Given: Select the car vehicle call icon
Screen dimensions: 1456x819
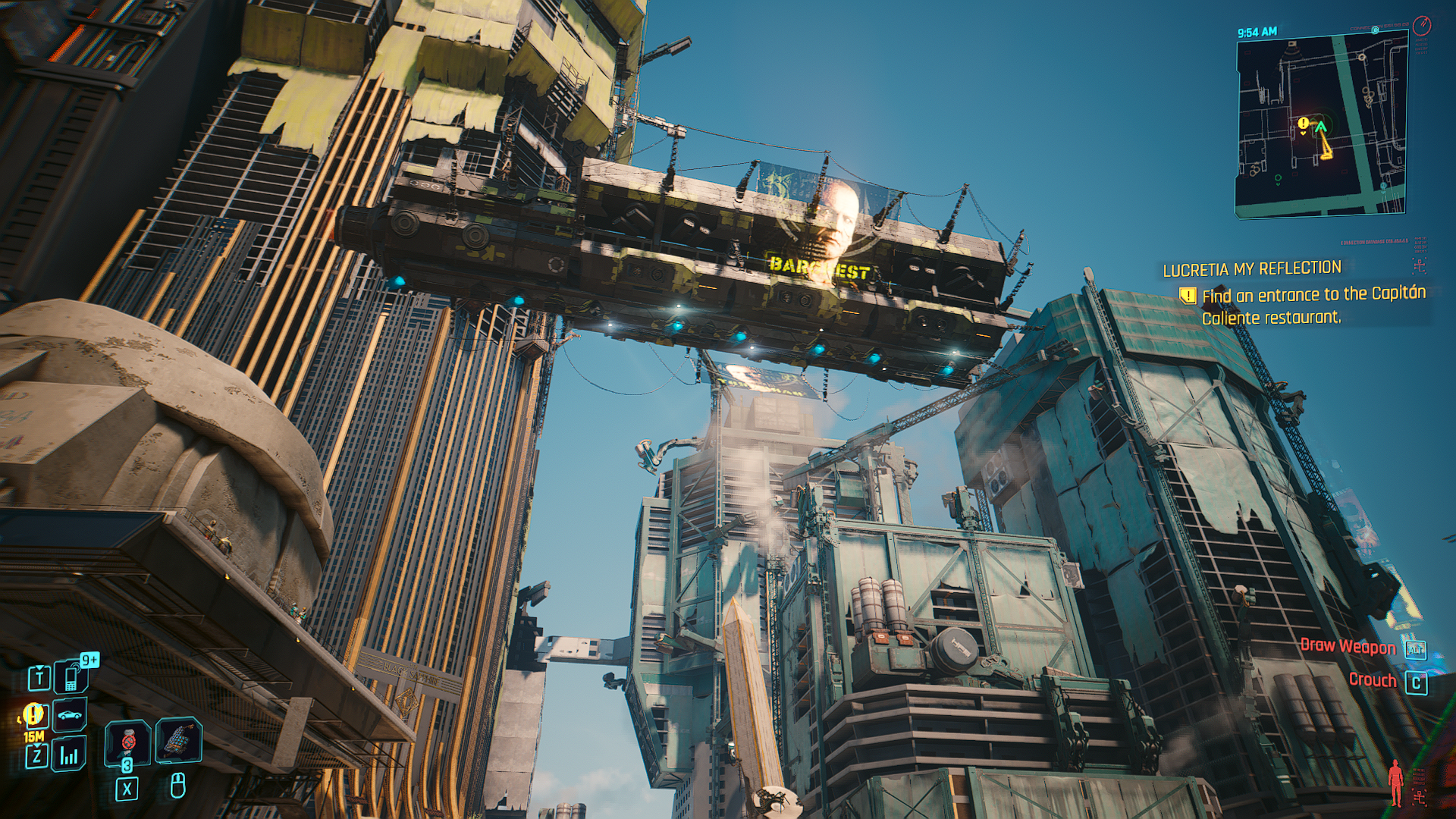Looking at the screenshot, I should [x=70, y=715].
